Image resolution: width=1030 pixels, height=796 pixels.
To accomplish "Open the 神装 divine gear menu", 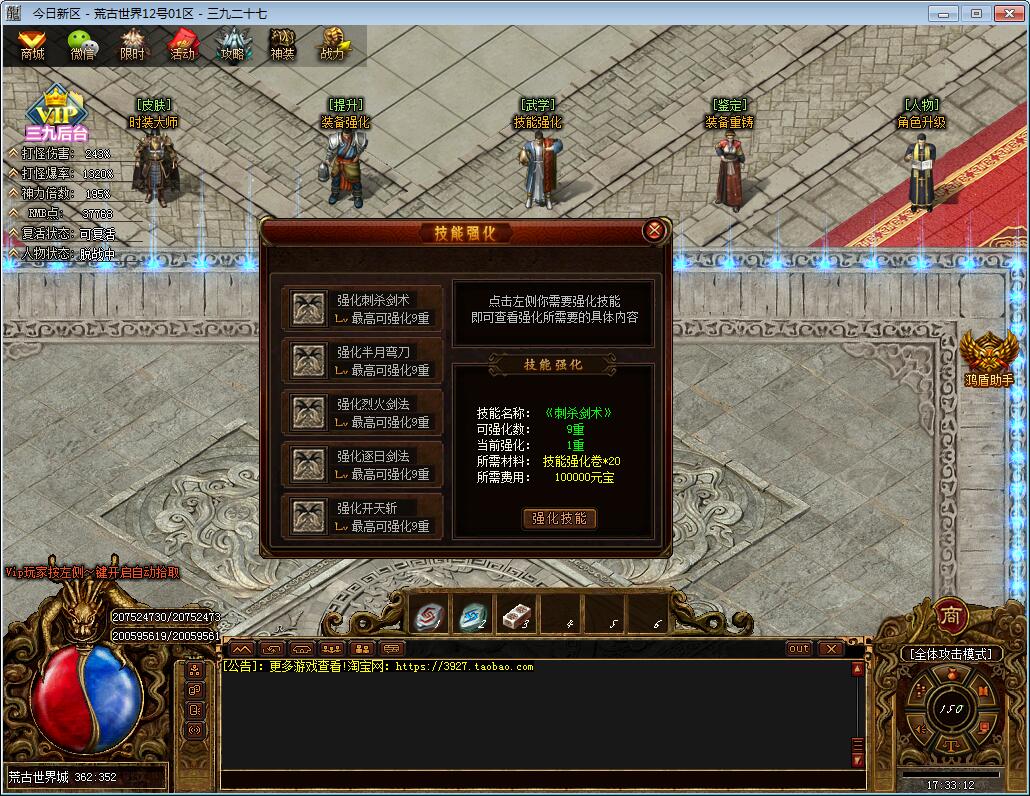I will click(283, 45).
